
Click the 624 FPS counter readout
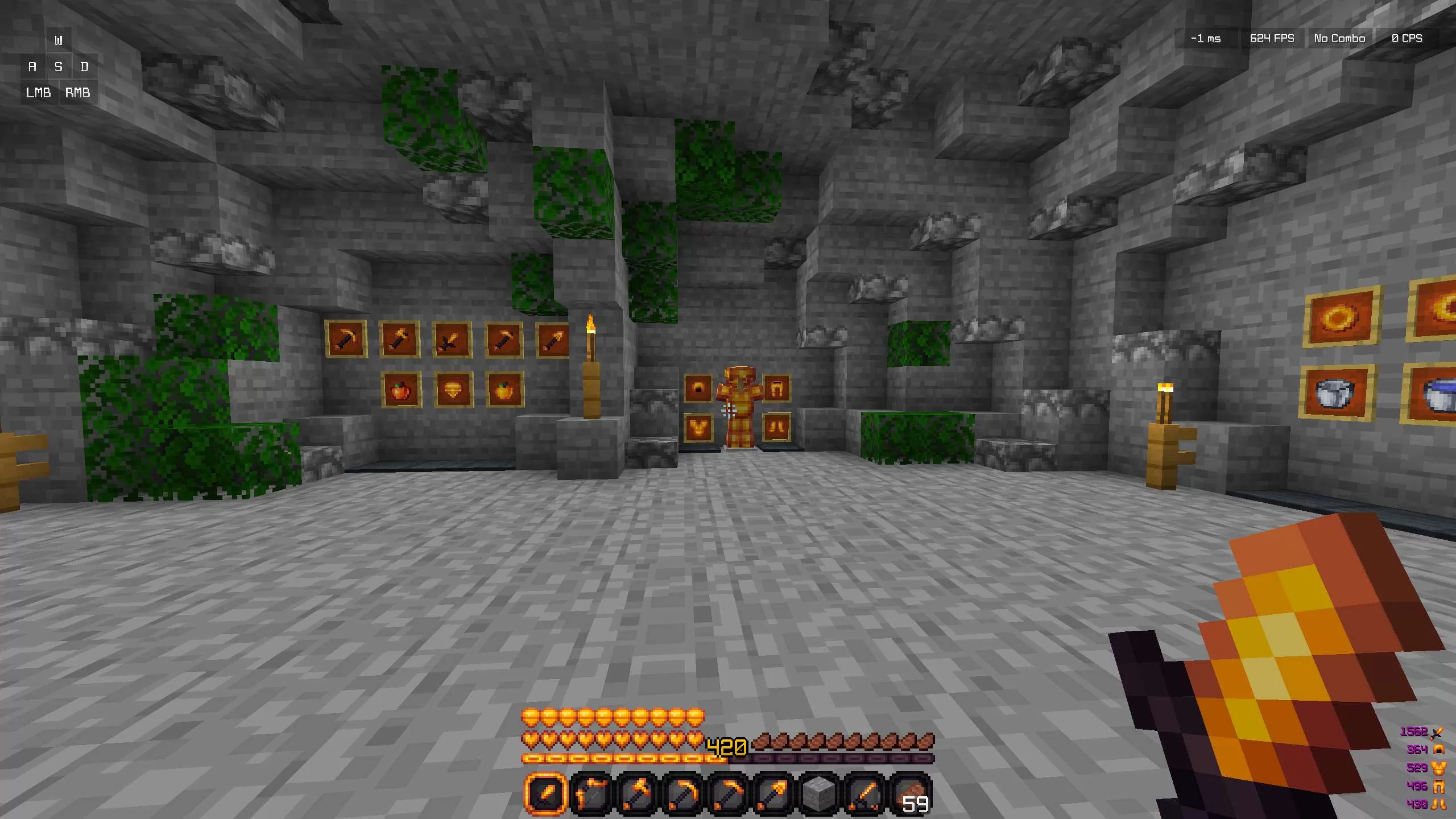1272,38
